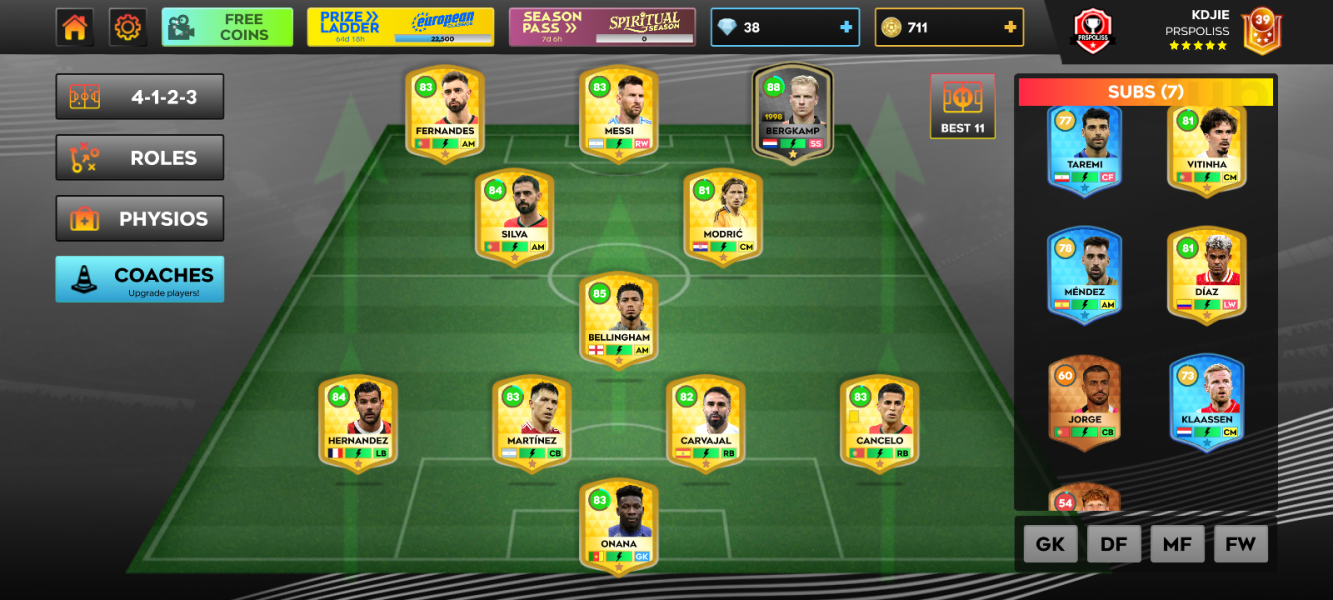Viewport: 1333px width, 600px height.
Task: Open the Season Pass banner
Action: click(x=602, y=27)
